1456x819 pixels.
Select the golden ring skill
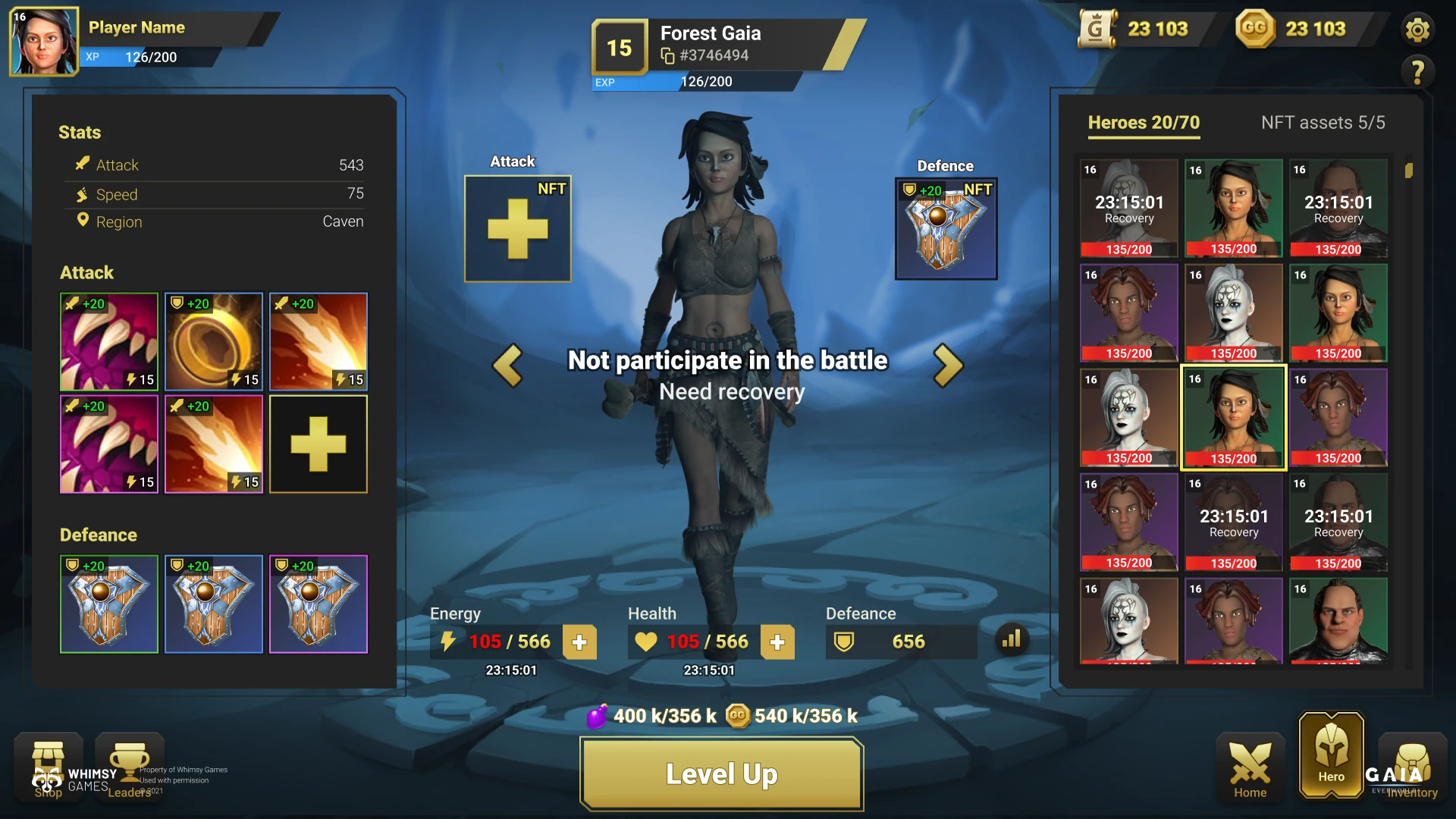pos(214,342)
